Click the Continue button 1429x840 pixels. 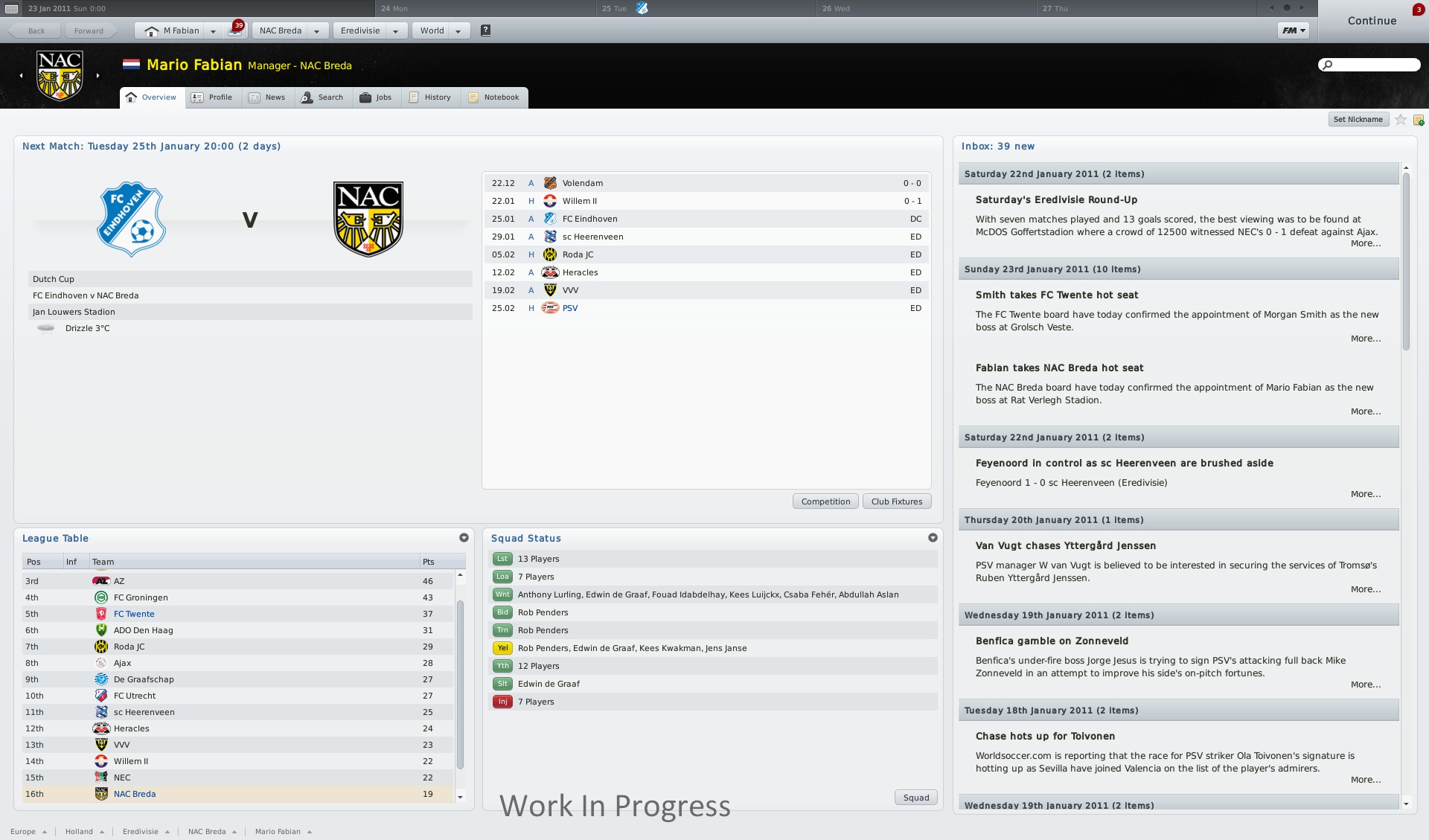[1372, 20]
